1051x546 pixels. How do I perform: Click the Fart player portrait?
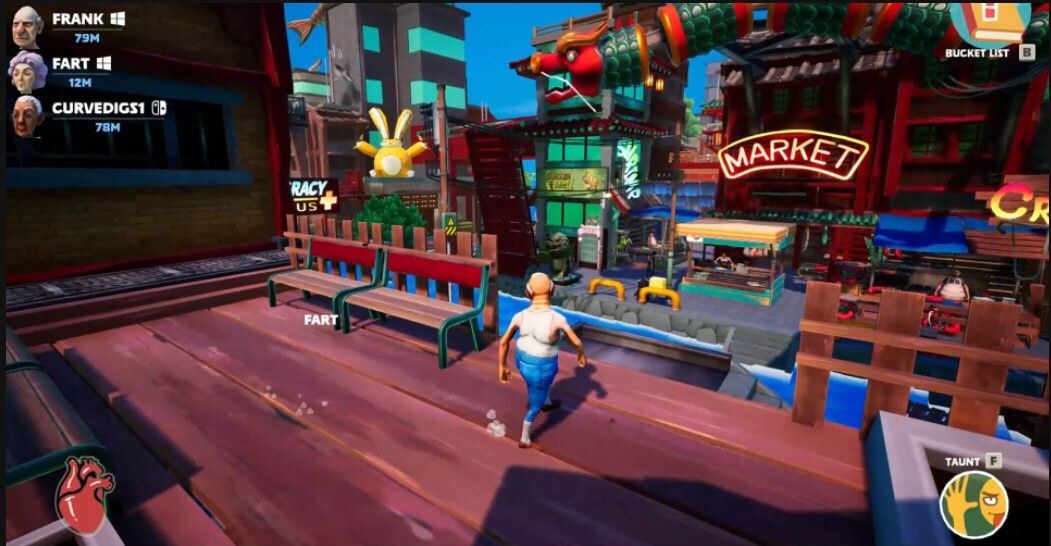click(x=26, y=71)
